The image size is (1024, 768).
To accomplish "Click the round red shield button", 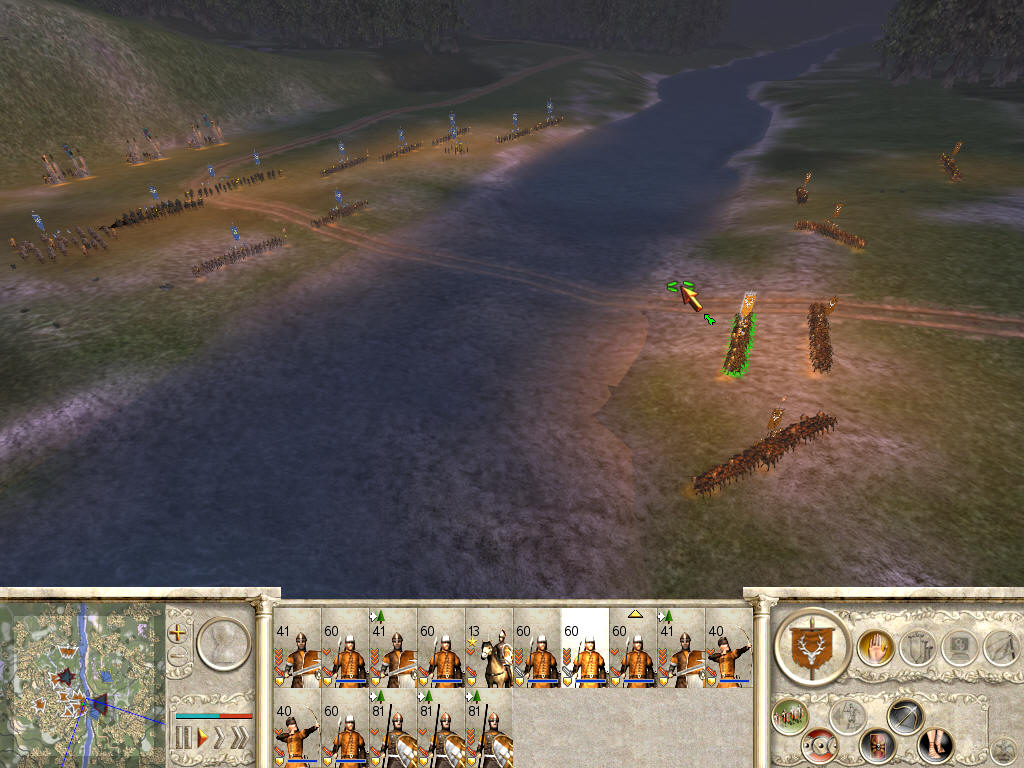I will pos(820,745).
